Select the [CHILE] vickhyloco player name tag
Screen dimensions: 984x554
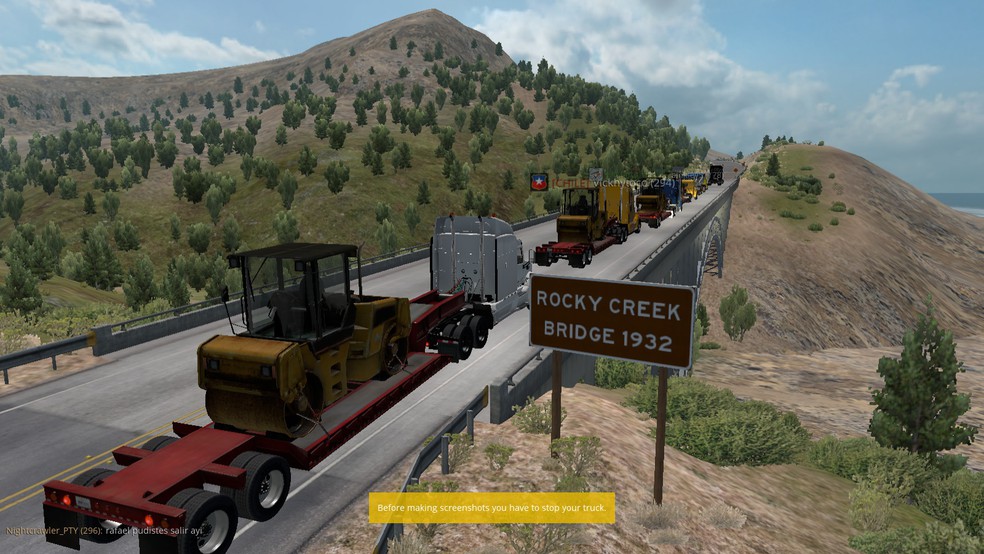610,183
